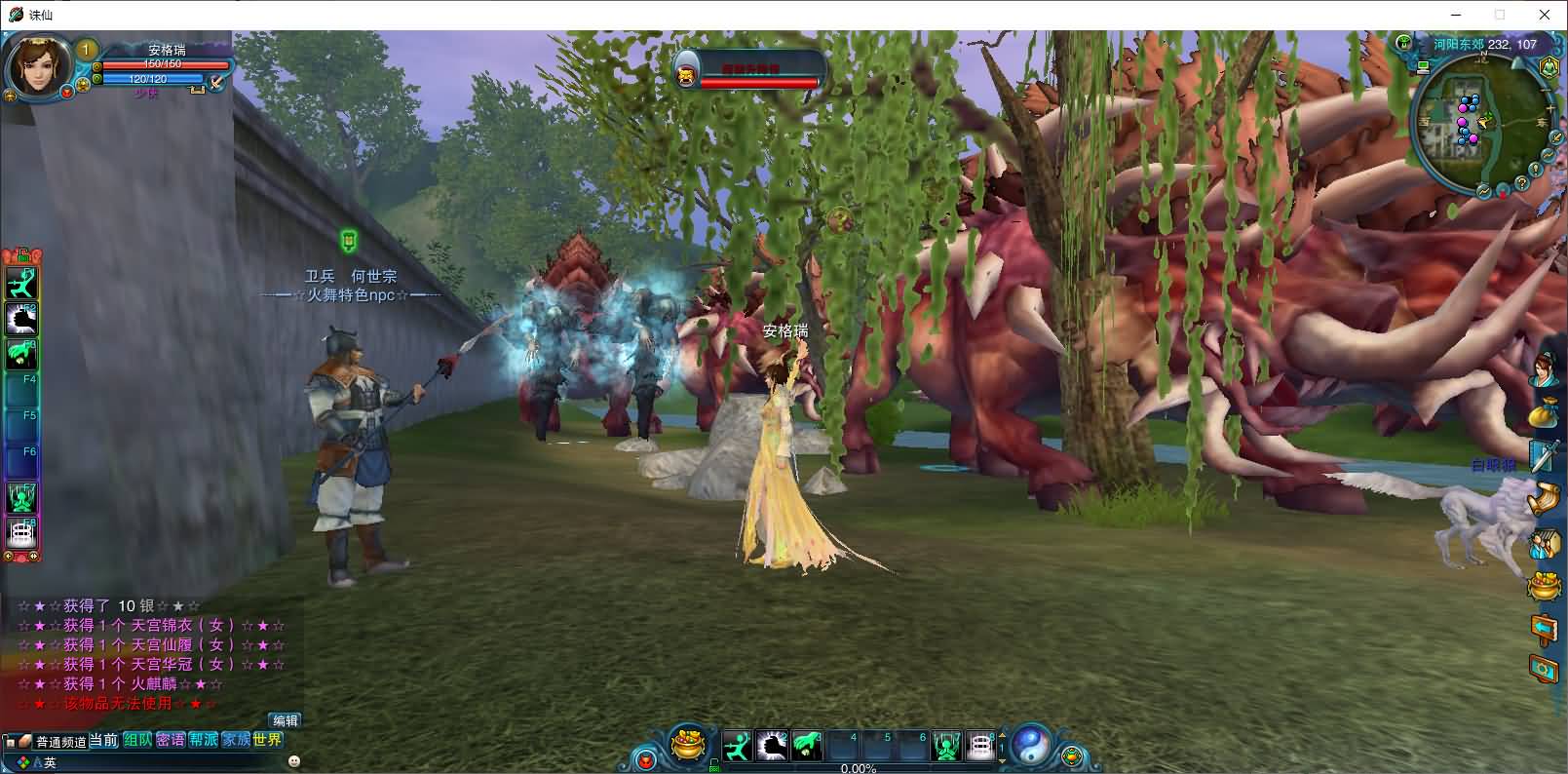Close the game window
The width and height of the screenshot is (1568, 774).
point(1545,15)
